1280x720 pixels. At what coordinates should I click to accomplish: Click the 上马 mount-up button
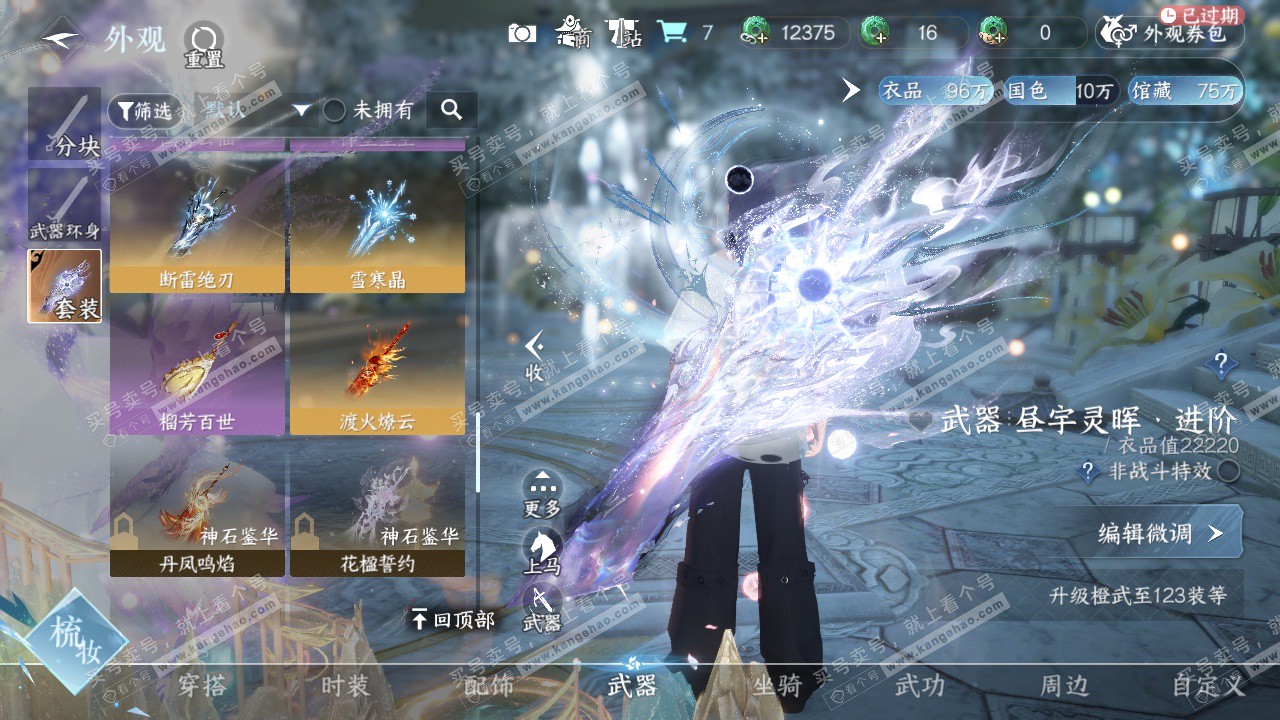542,552
